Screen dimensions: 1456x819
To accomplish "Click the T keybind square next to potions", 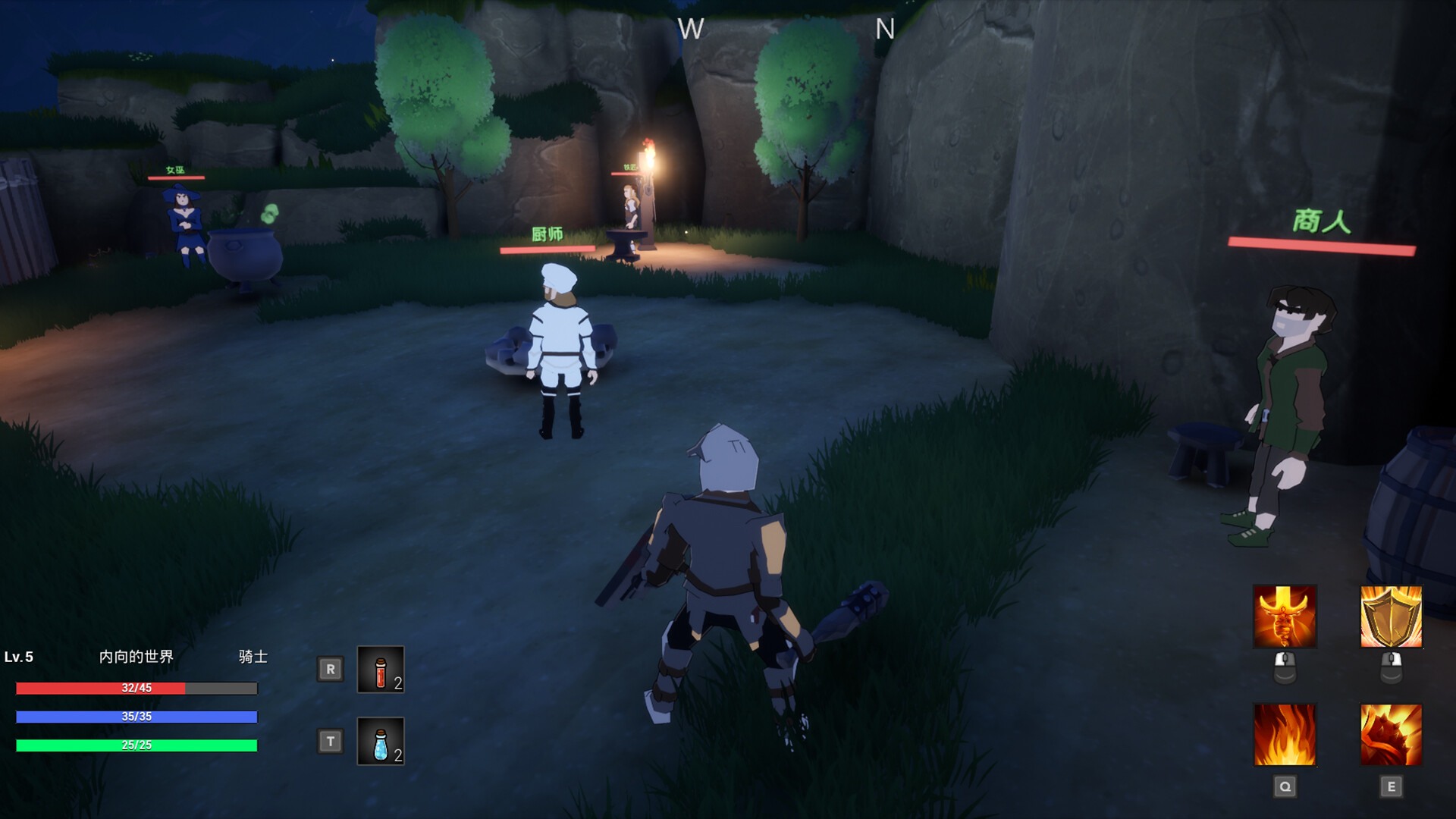I will (330, 741).
